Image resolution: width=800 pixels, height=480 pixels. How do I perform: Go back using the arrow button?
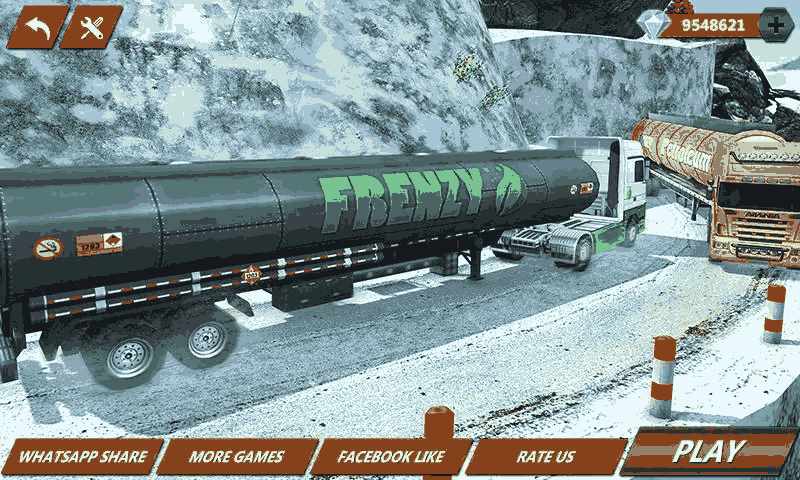(37, 27)
